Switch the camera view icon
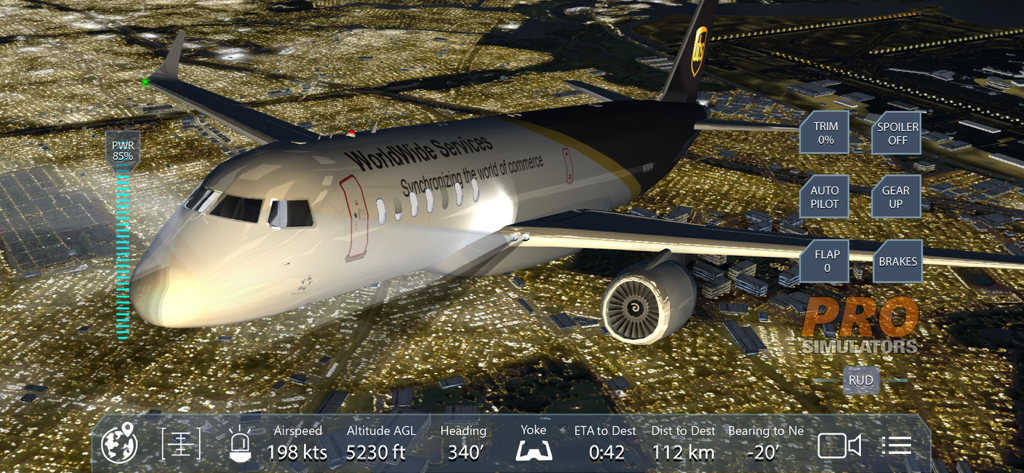Viewport: 1024px width, 473px height. [x=839, y=445]
